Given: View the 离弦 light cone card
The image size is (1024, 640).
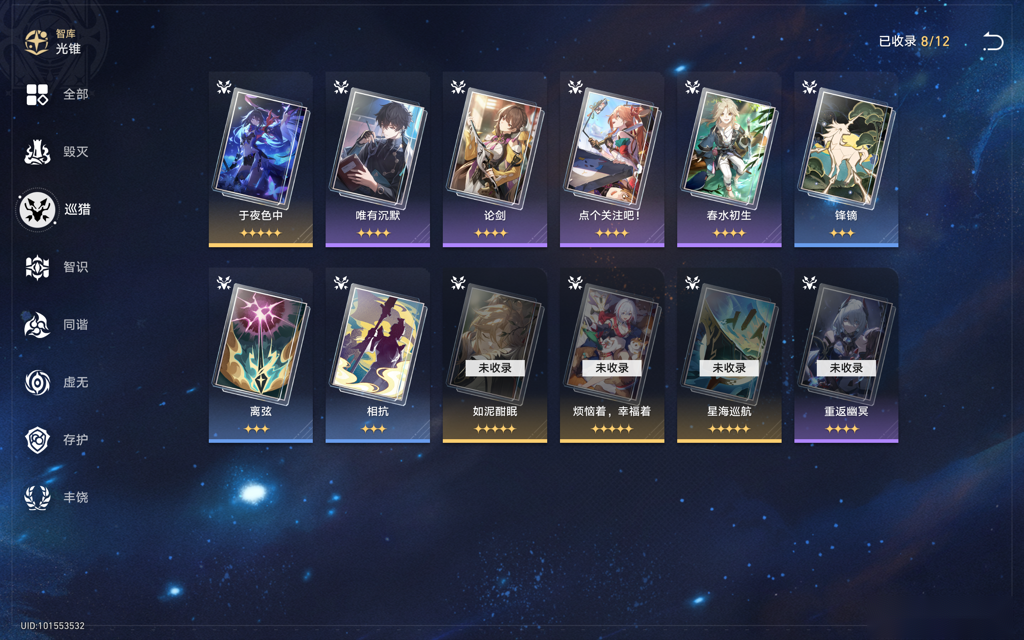Looking at the screenshot, I should 261,354.
